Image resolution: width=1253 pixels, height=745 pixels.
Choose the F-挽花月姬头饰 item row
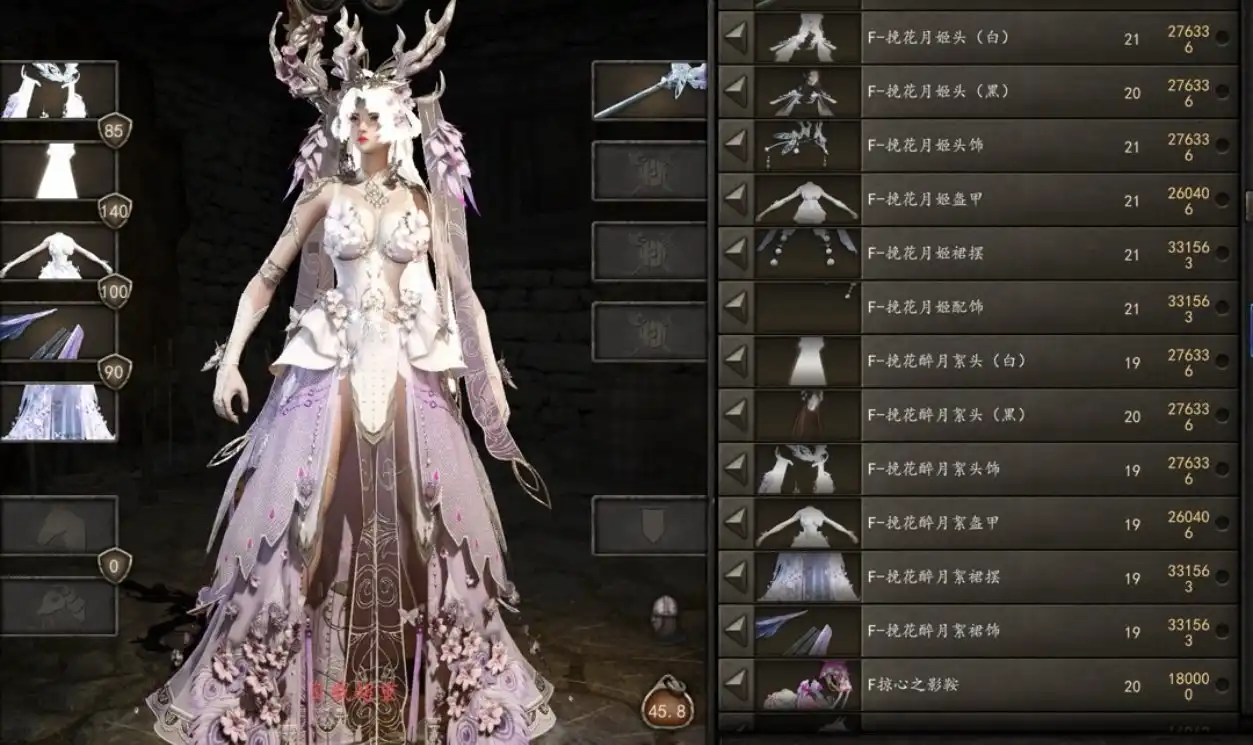coord(980,146)
